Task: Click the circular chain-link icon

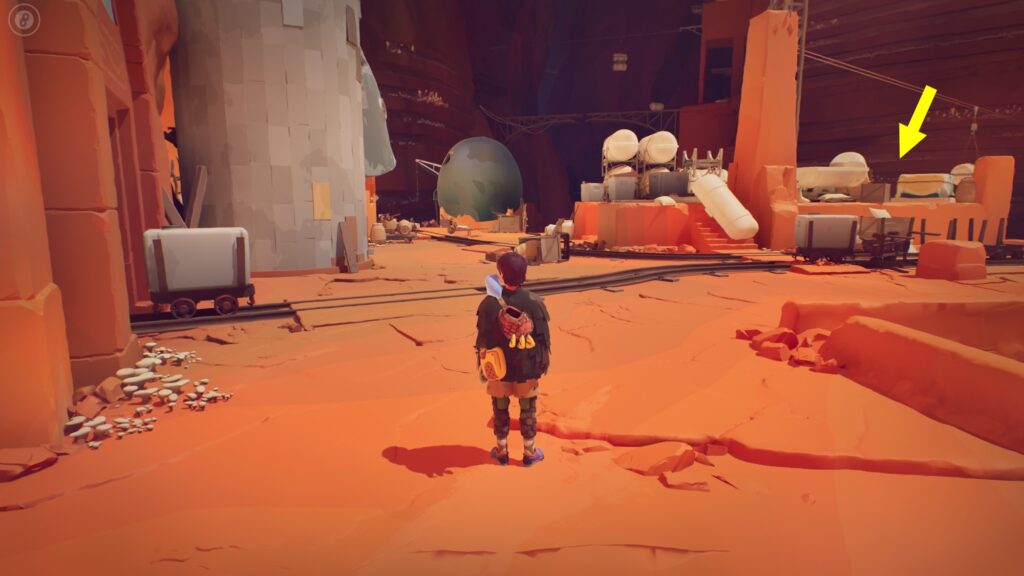Action: coord(24,18)
